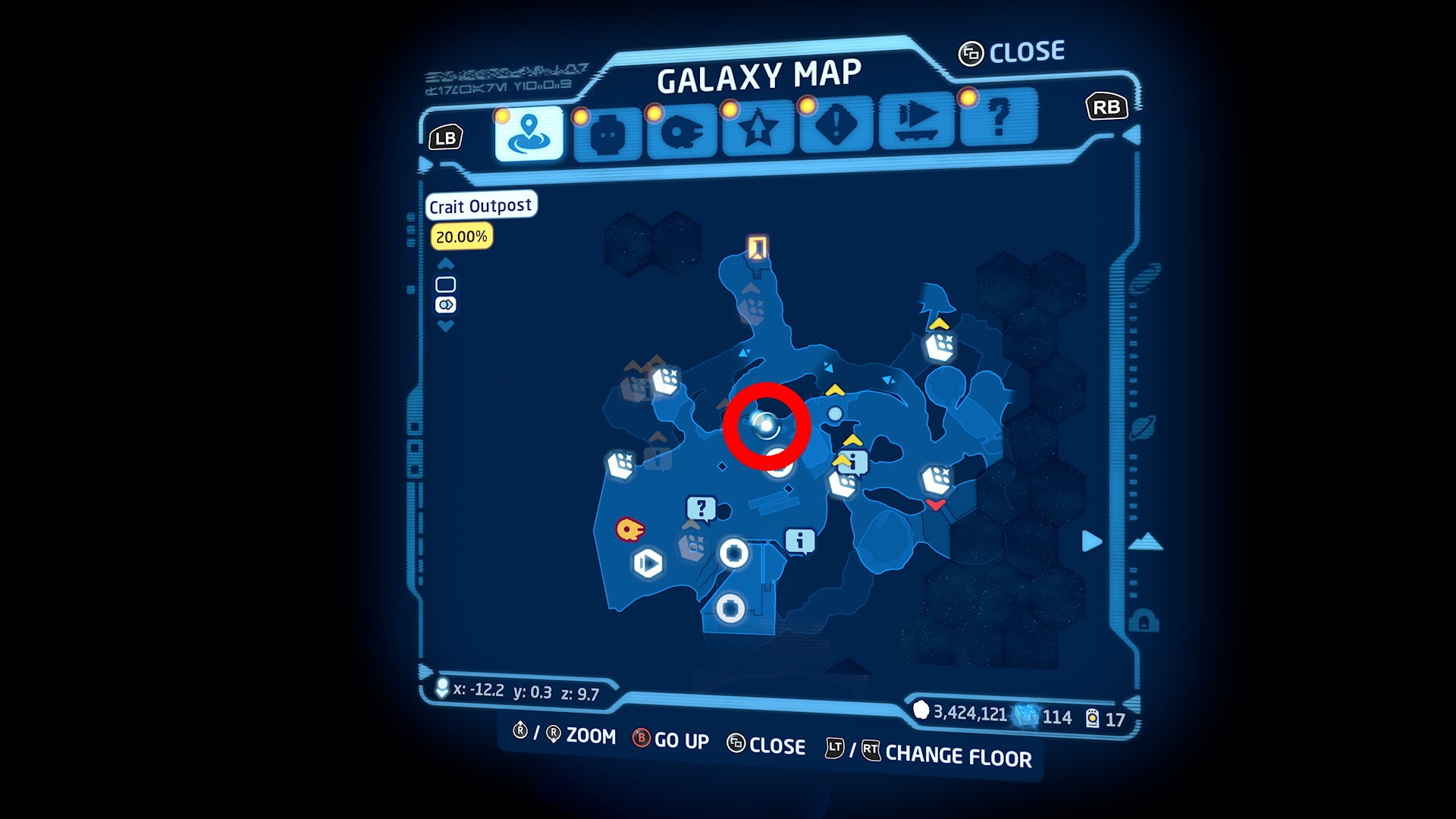The width and height of the screenshot is (1456, 819).
Task: Click the up arrow above floor indicator
Action: coord(445,265)
